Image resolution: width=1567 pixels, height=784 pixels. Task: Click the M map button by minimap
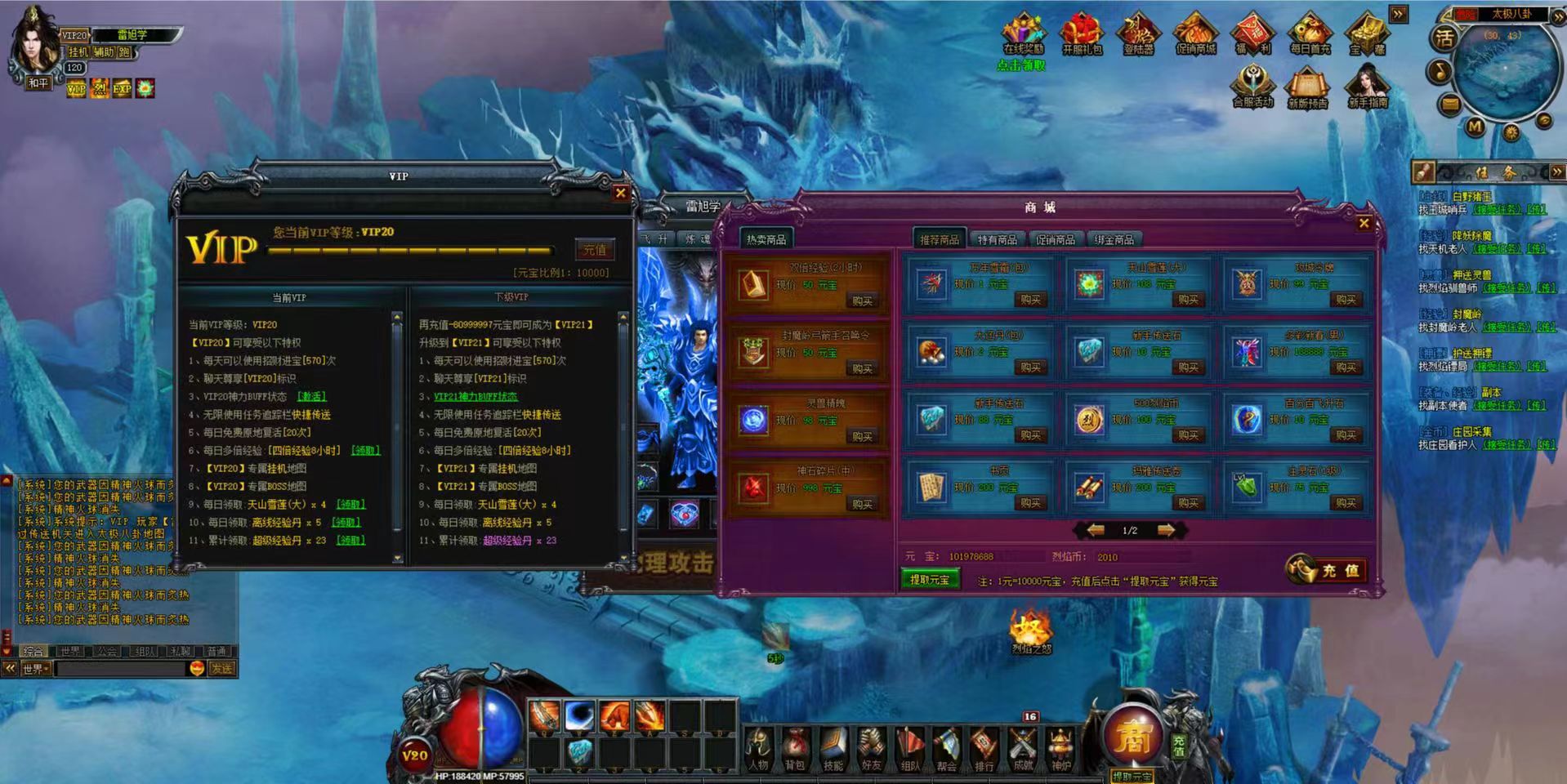coord(1475,127)
